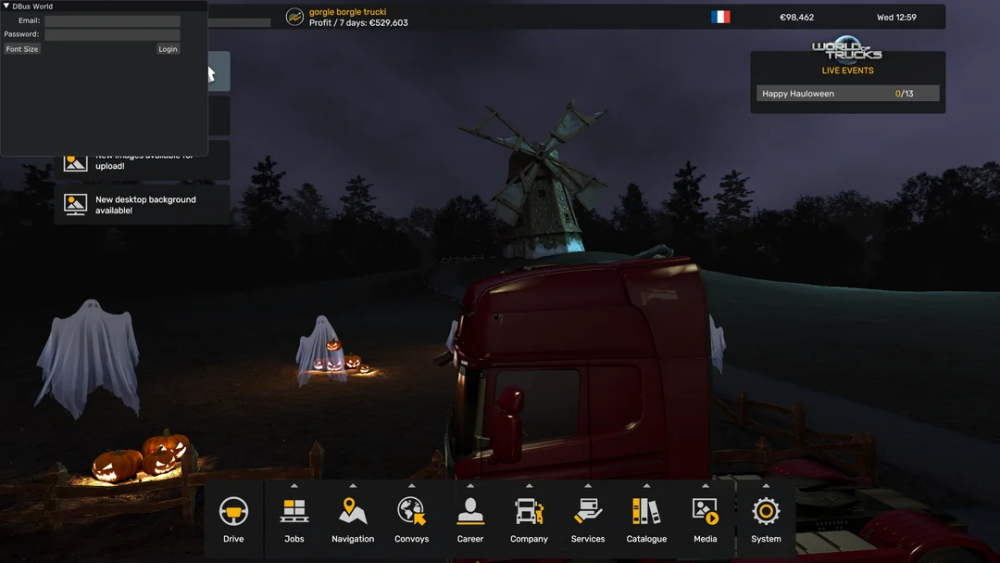Image resolution: width=1000 pixels, height=563 pixels.
Task: Focus the Password input field
Action: (x=112, y=35)
